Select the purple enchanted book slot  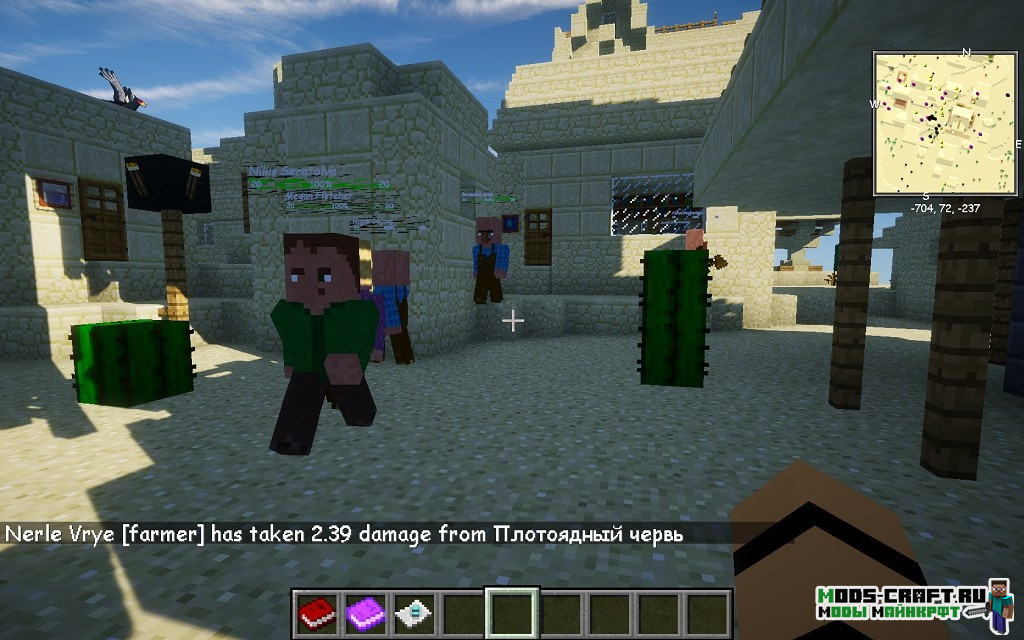pyautogui.click(x=365, y=612)
